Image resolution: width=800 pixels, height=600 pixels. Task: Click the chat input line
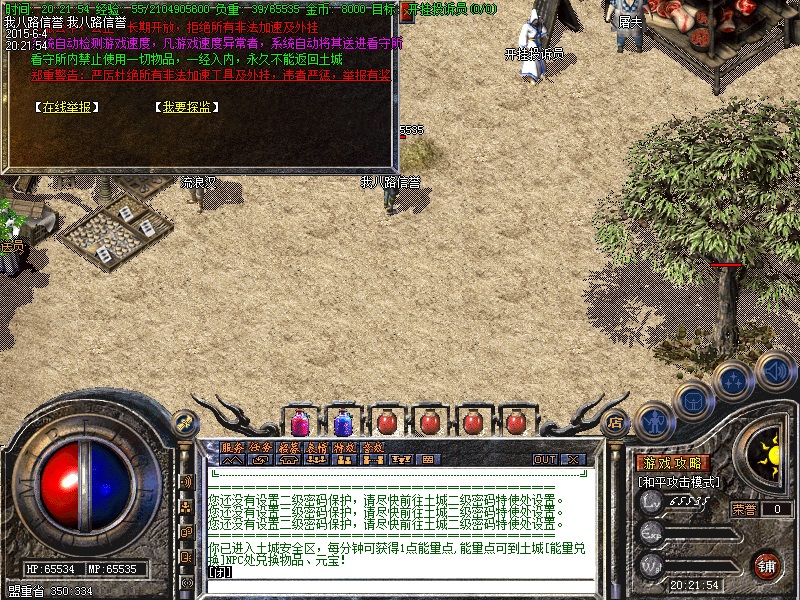400,572
